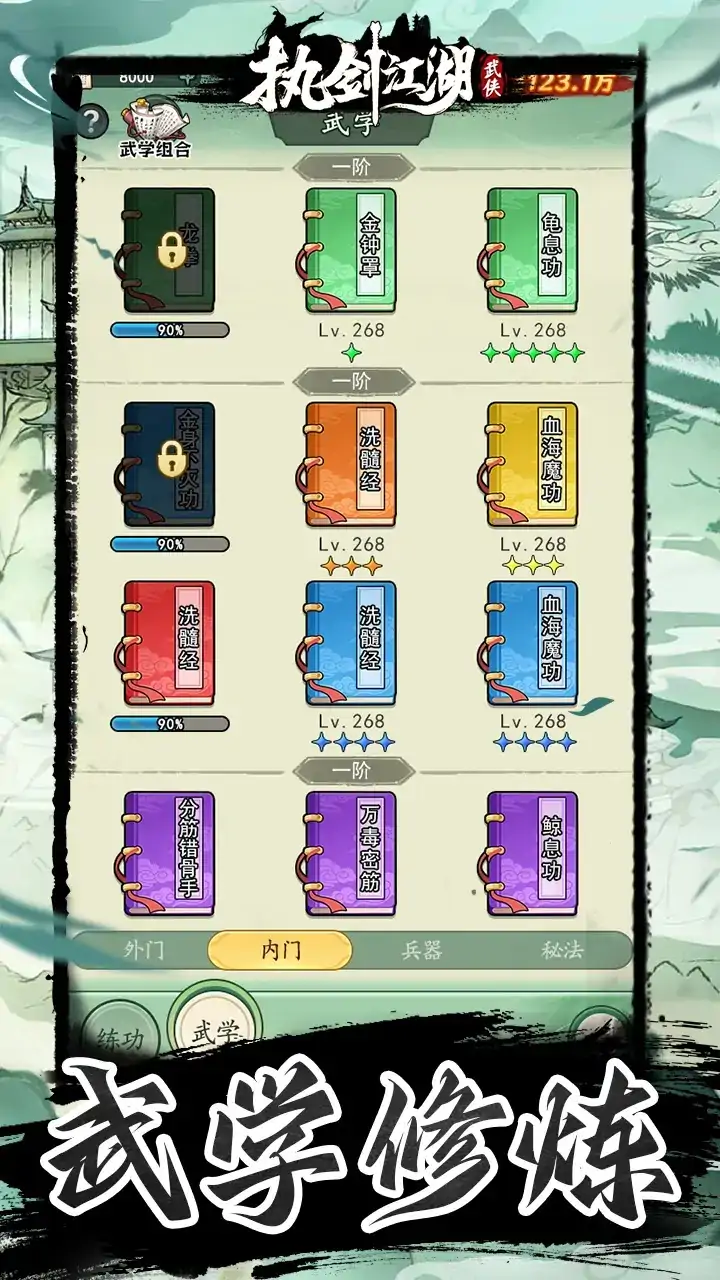
Task: Select the yellow 血海魔功 manual
Action: point(532,464)
